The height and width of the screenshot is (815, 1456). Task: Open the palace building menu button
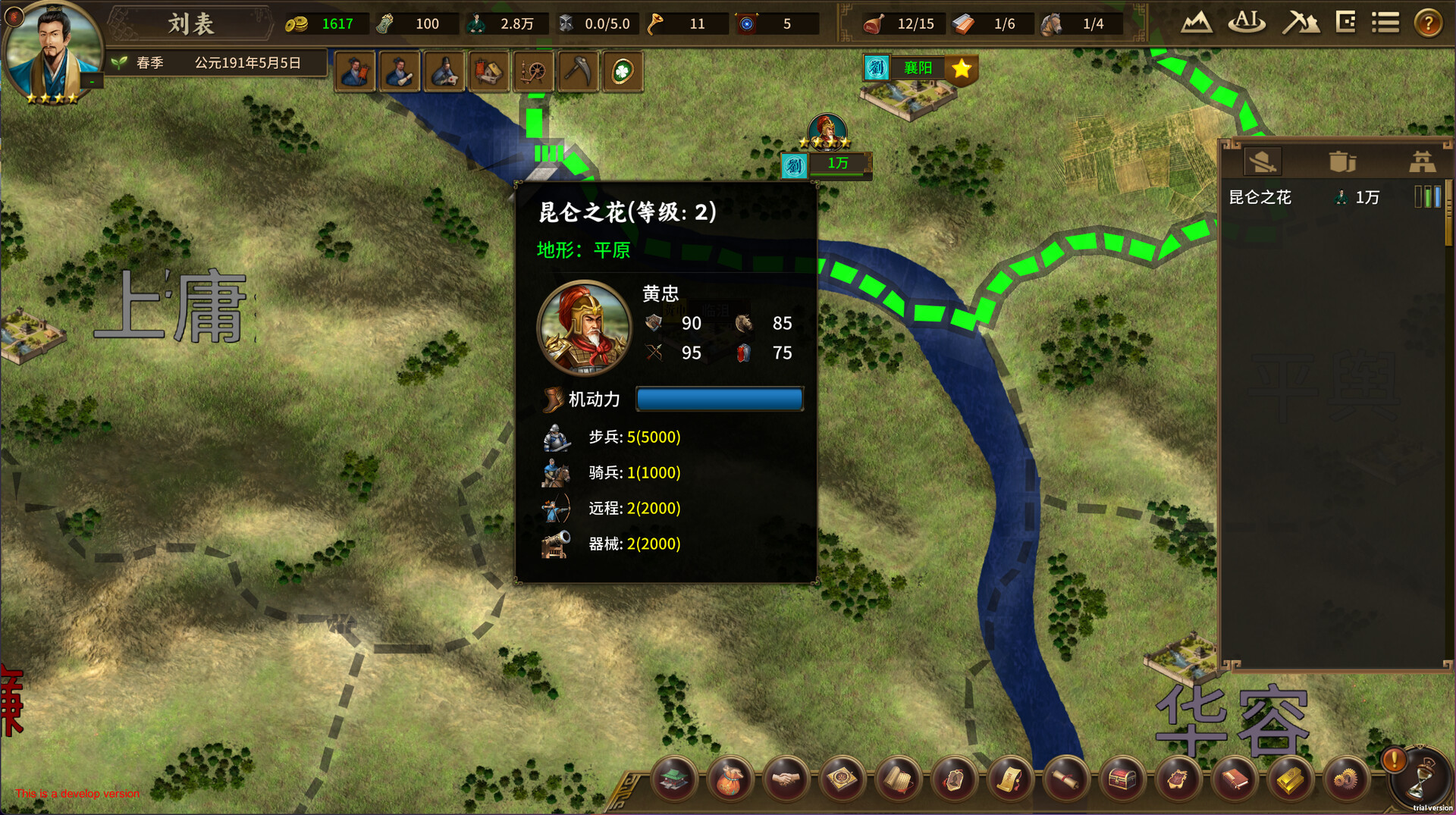coord(673,779)
